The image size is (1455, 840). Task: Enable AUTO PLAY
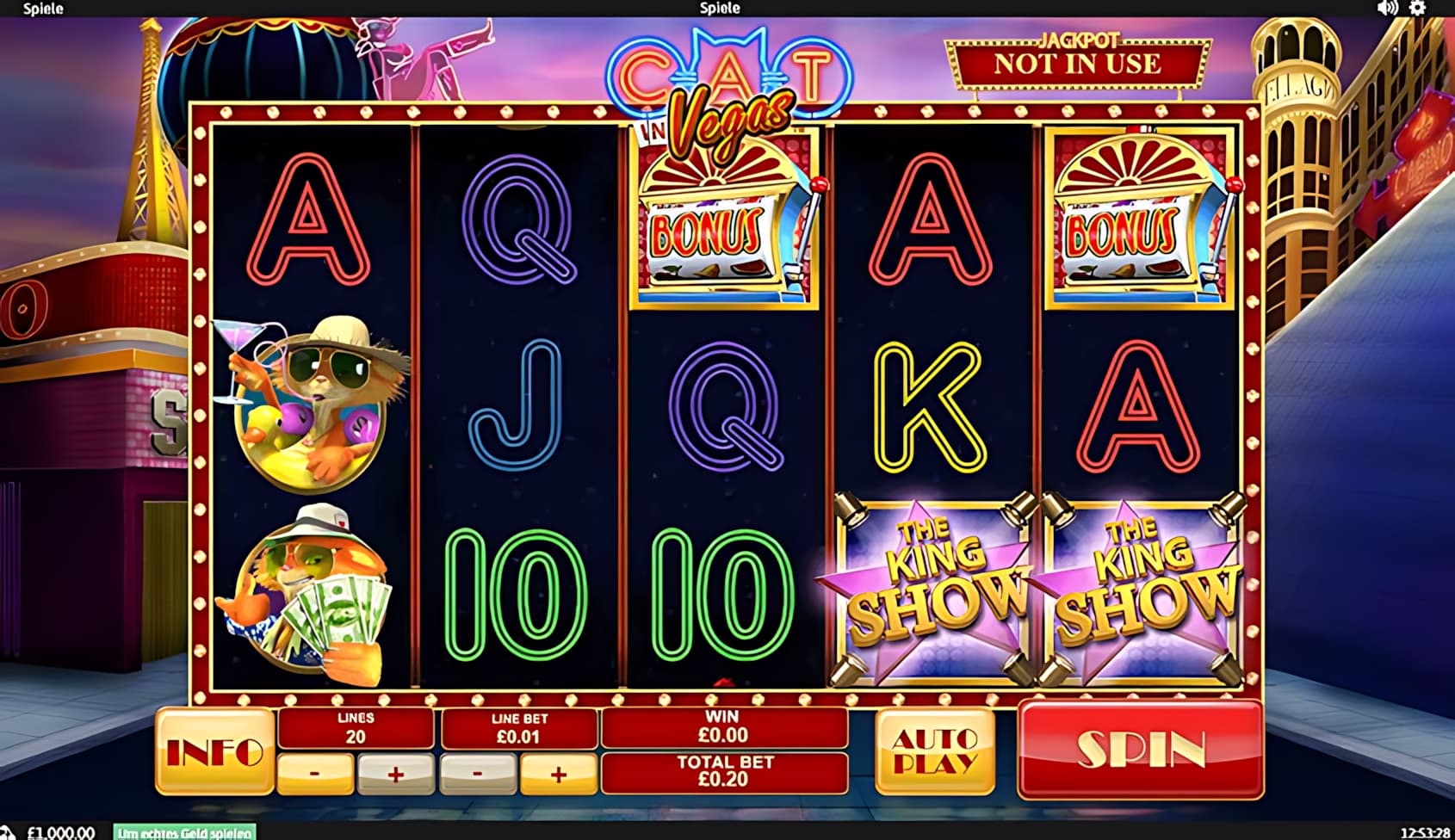pyautogui.click(x=933, y=750)
